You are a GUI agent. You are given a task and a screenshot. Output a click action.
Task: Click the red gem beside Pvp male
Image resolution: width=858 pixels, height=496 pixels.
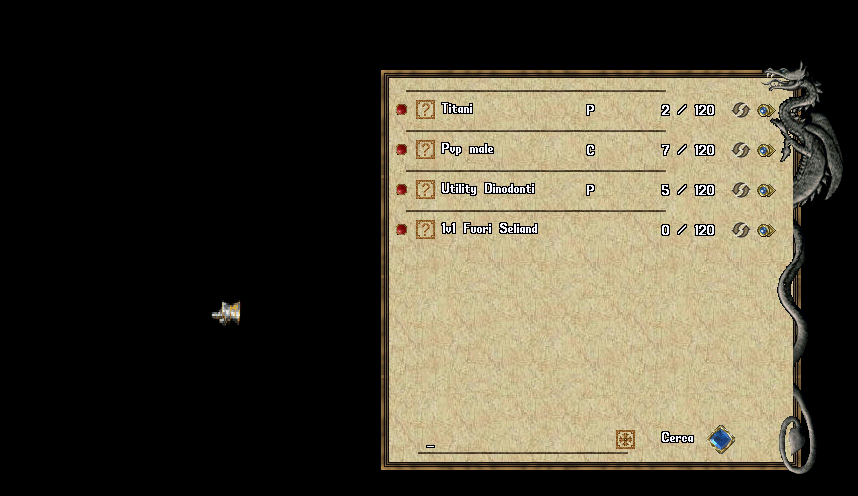(x=401, y=150)
